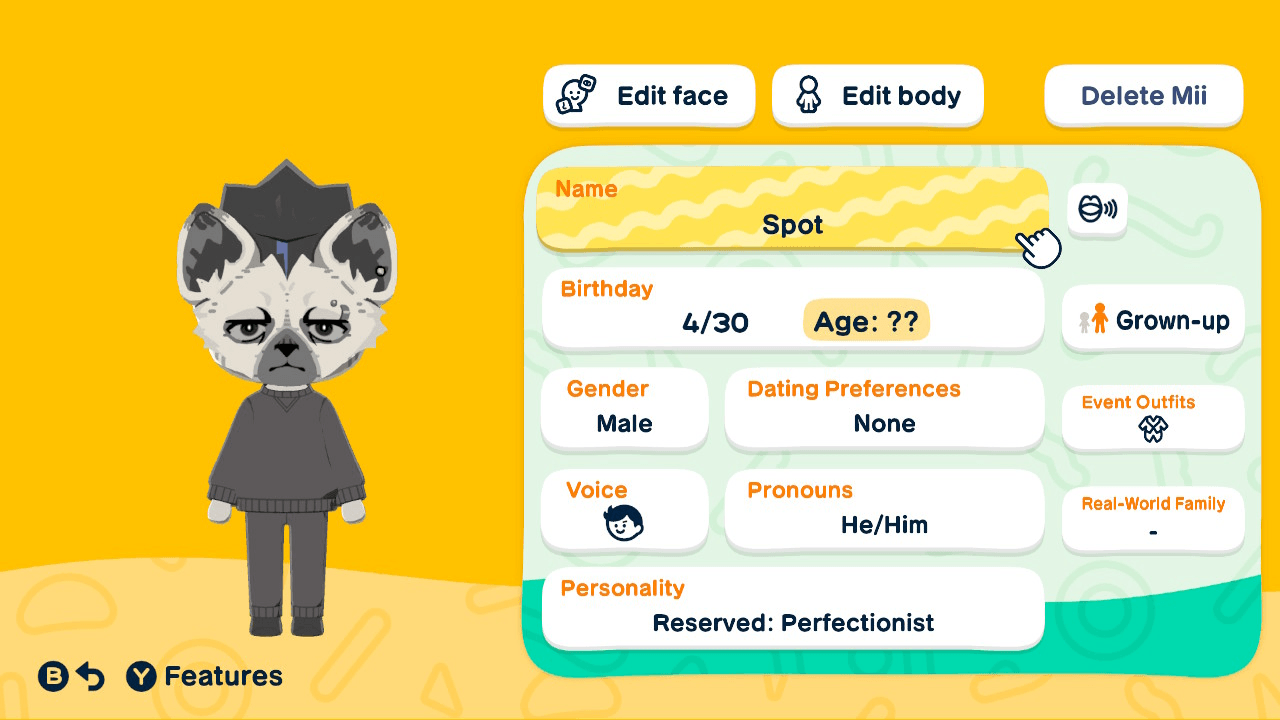Click the Y Features icon
This screenshot has height=720, width=1280.
(139, 676)
